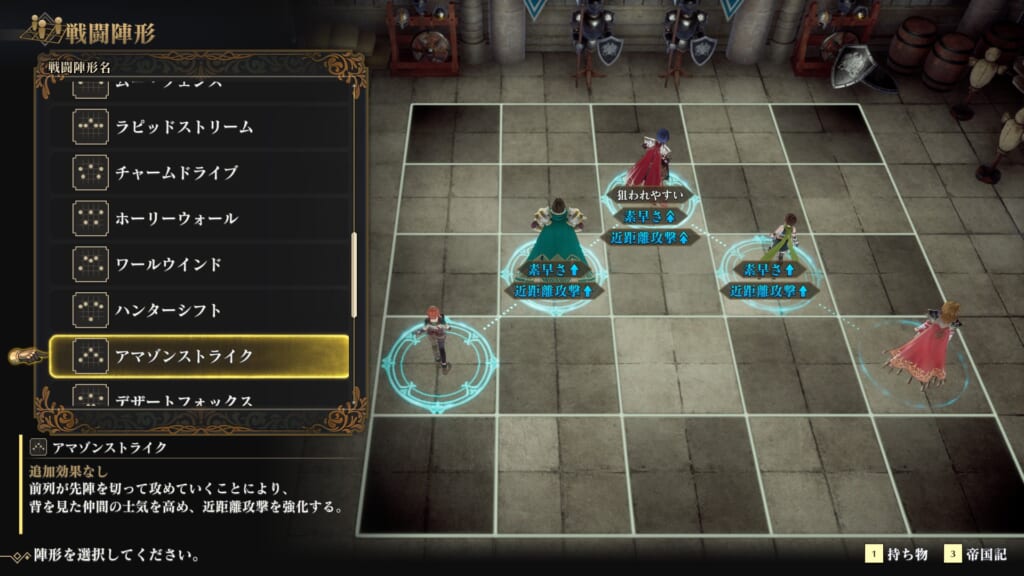Choose ハンターシフト in the list
This screenshot has width=1024, height=576.
(198, 310)
